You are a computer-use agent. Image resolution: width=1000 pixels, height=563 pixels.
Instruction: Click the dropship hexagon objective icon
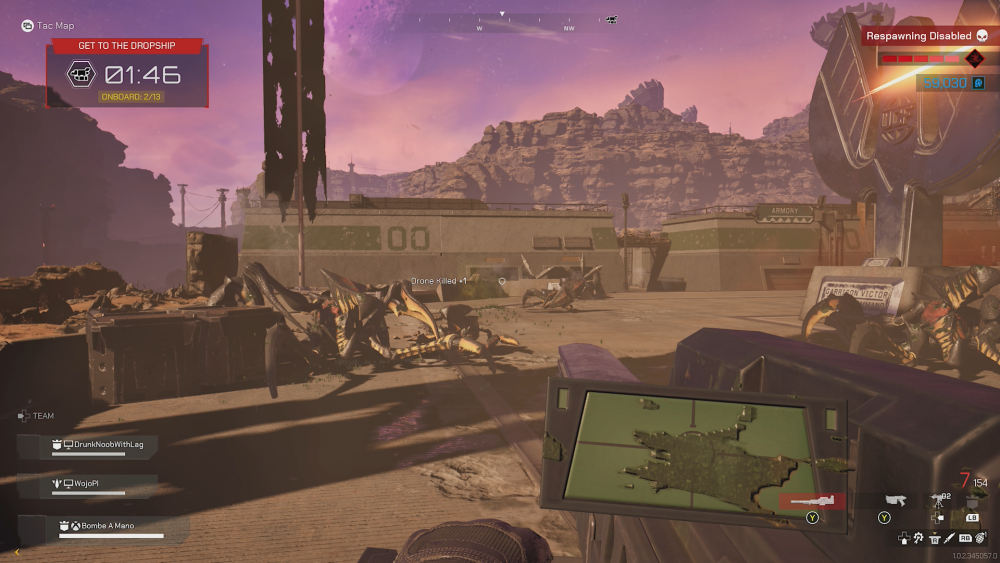point(80,74)
